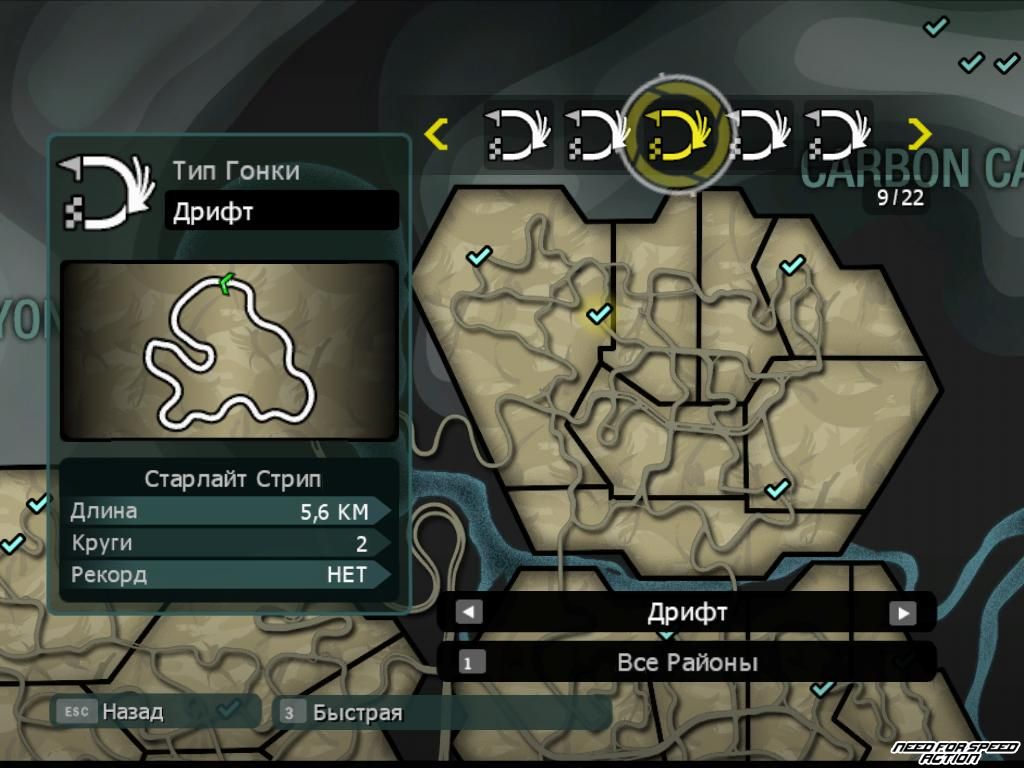Choose the Быстрая quick race option
Viewport: 1024px width, 768px height.
356,712
